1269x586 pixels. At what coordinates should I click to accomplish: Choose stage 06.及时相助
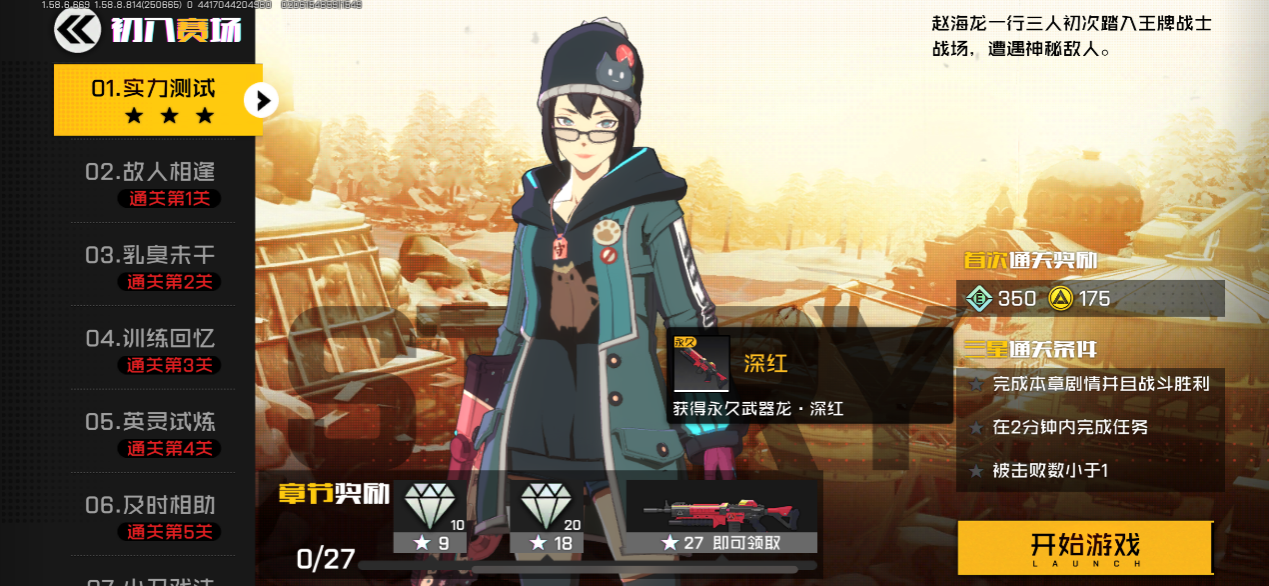[x=150, y=515]
